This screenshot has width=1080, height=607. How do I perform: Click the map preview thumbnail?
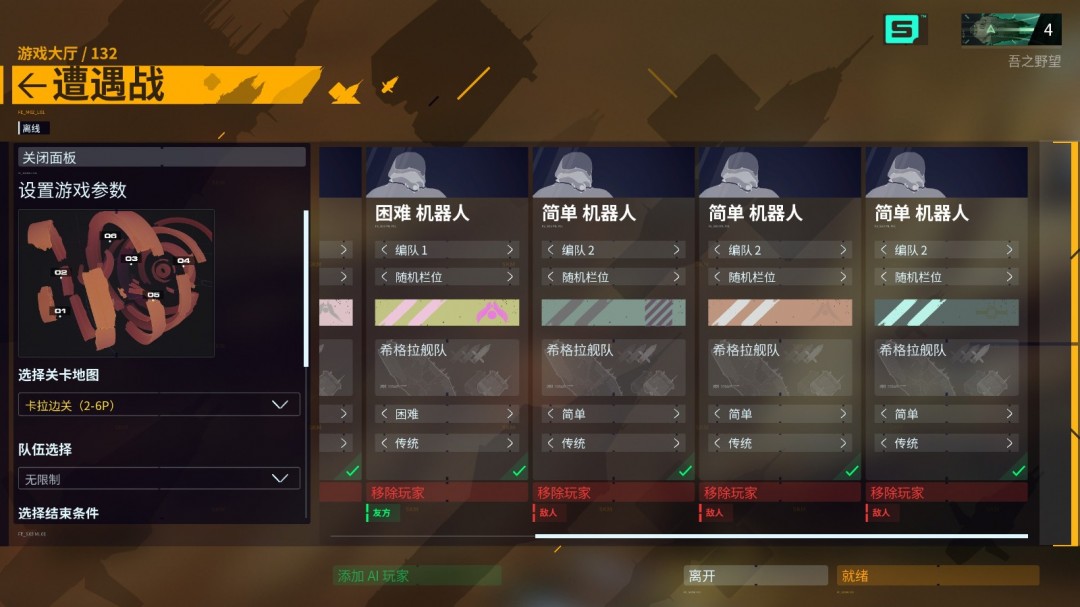click(x=116, y=283)
